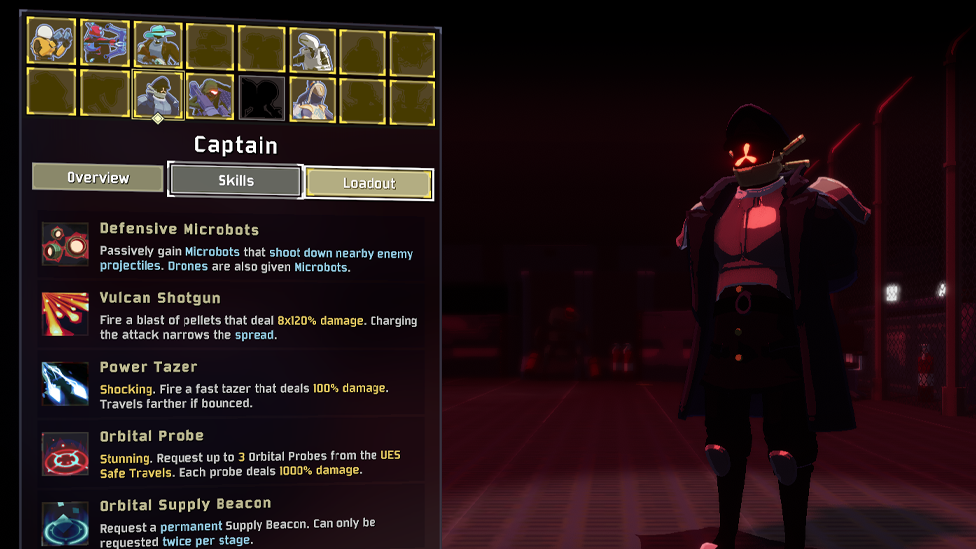Pick the Seeker survivor portrait
This screenshot has width=976, height=549.
(x=313, y=99)
